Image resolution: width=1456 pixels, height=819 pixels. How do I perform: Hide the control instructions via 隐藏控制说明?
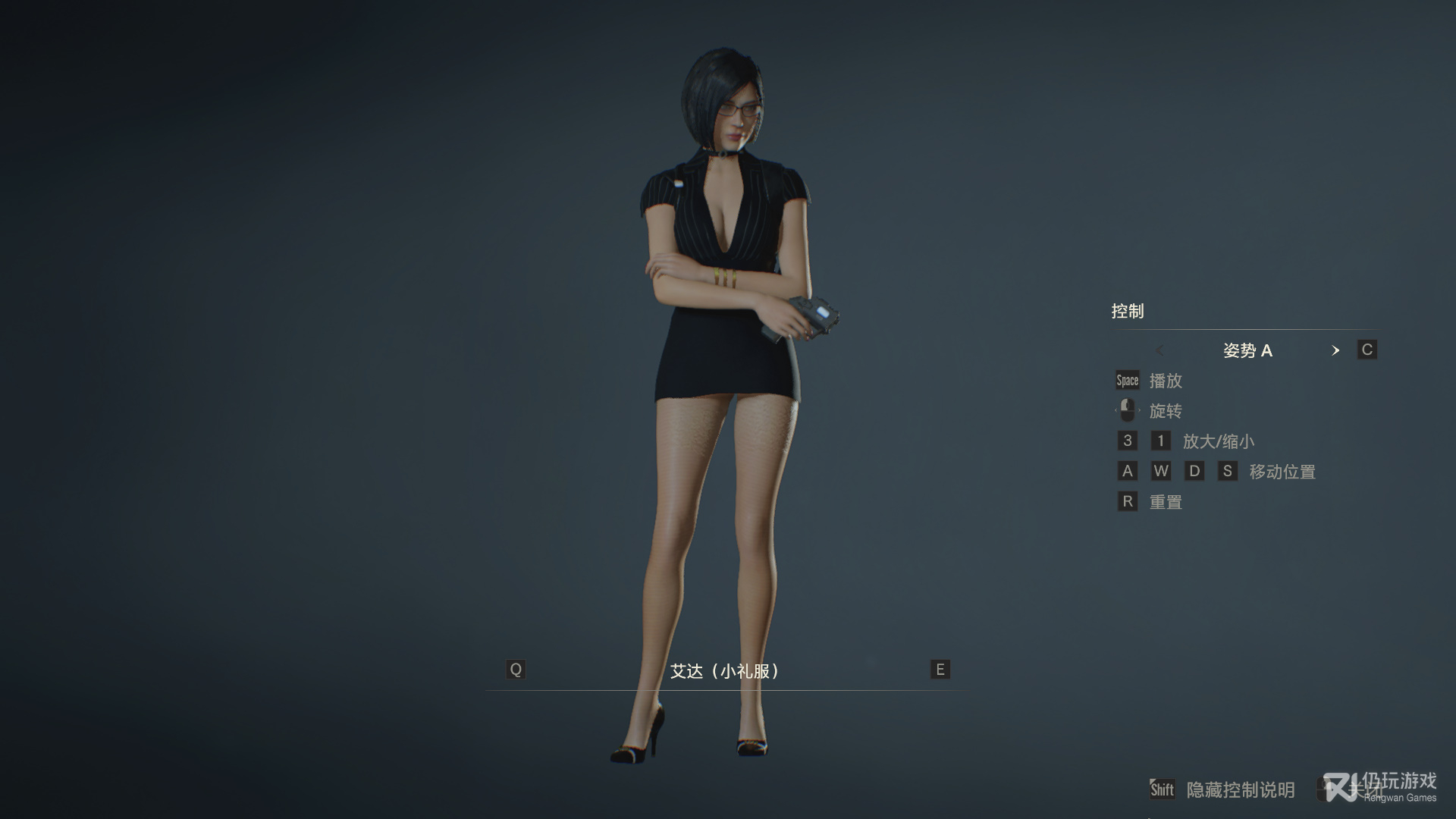(1240, 790)
